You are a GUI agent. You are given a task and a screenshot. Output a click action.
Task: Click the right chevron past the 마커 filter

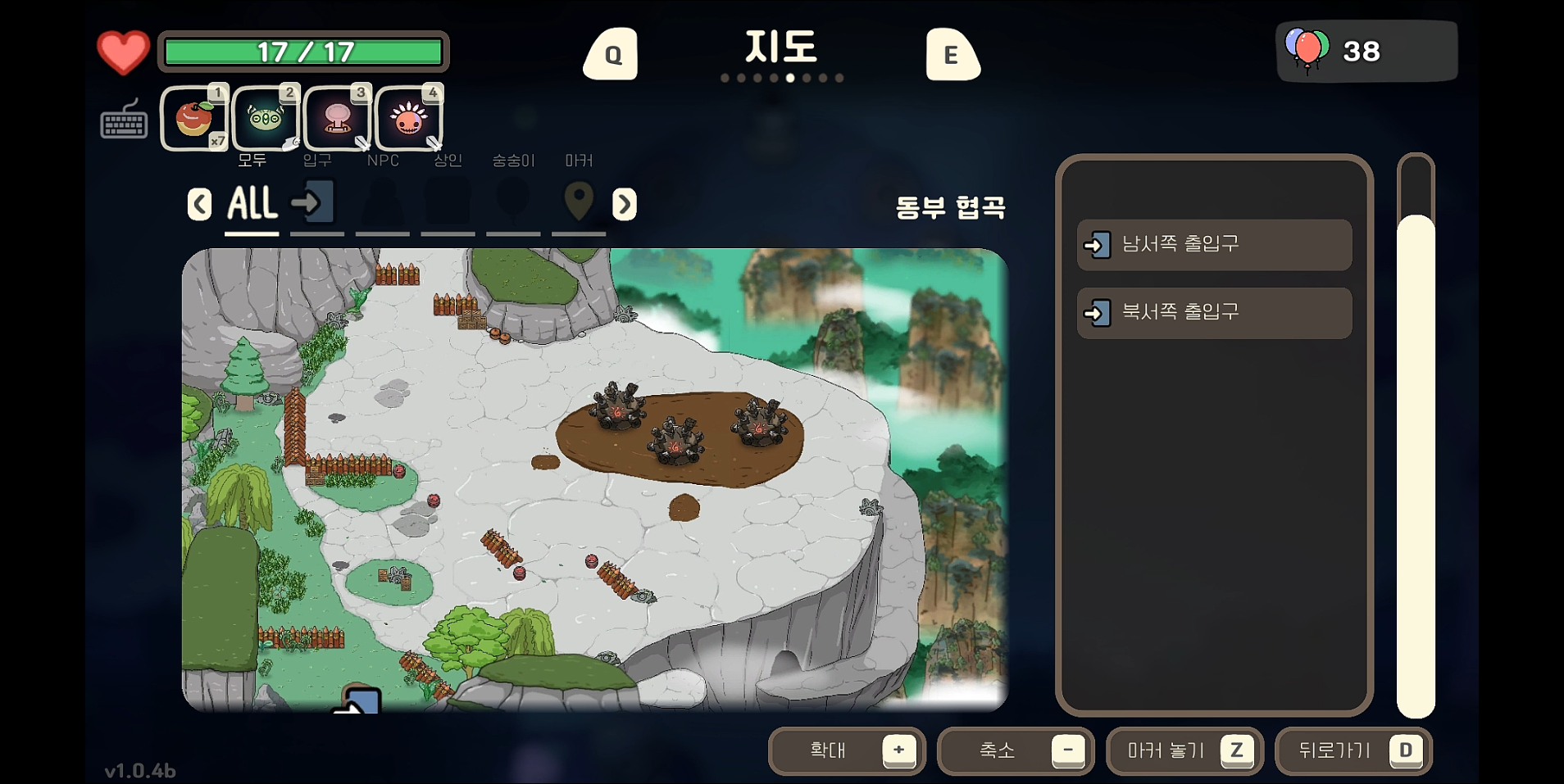coord(624,204)
